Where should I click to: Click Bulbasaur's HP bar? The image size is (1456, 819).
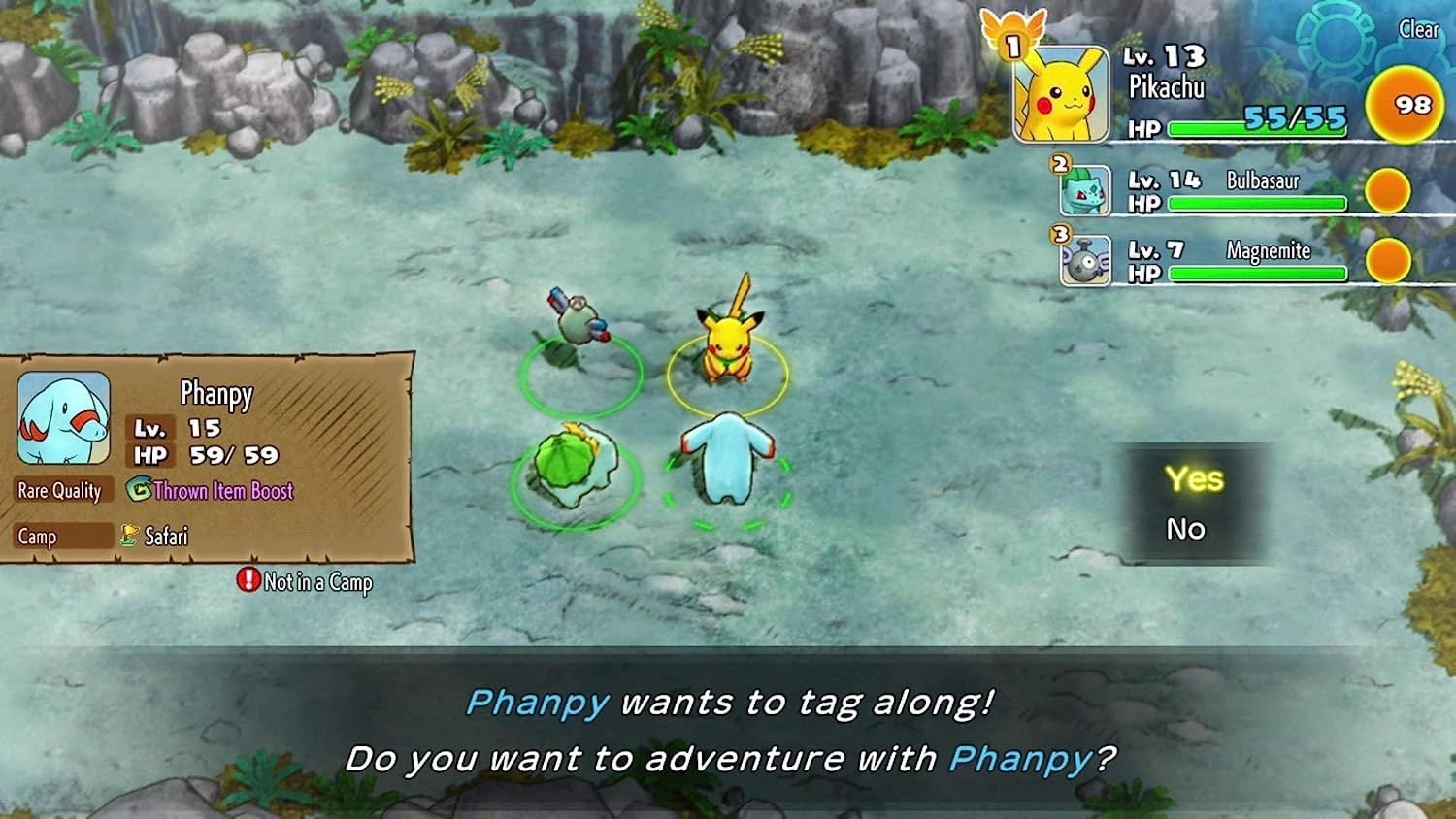[1257, 204]
